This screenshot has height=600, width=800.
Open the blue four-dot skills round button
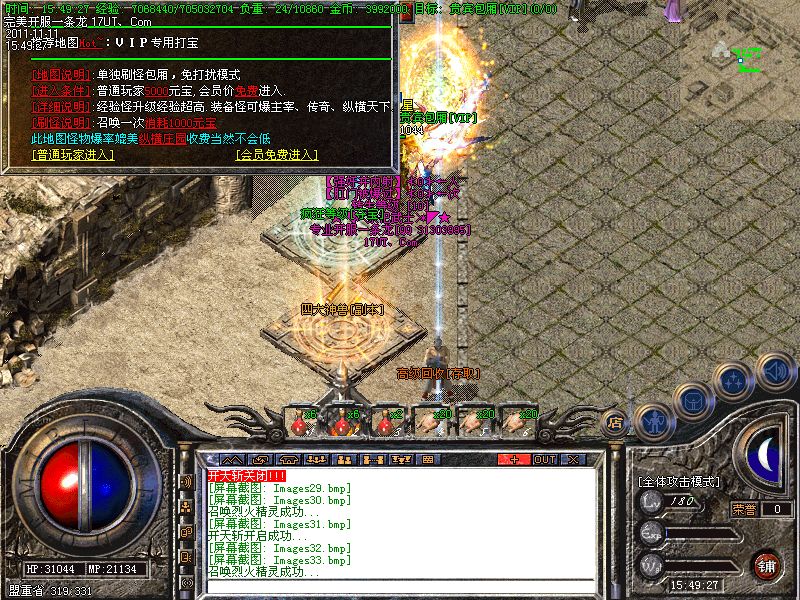tap(735, 381)
